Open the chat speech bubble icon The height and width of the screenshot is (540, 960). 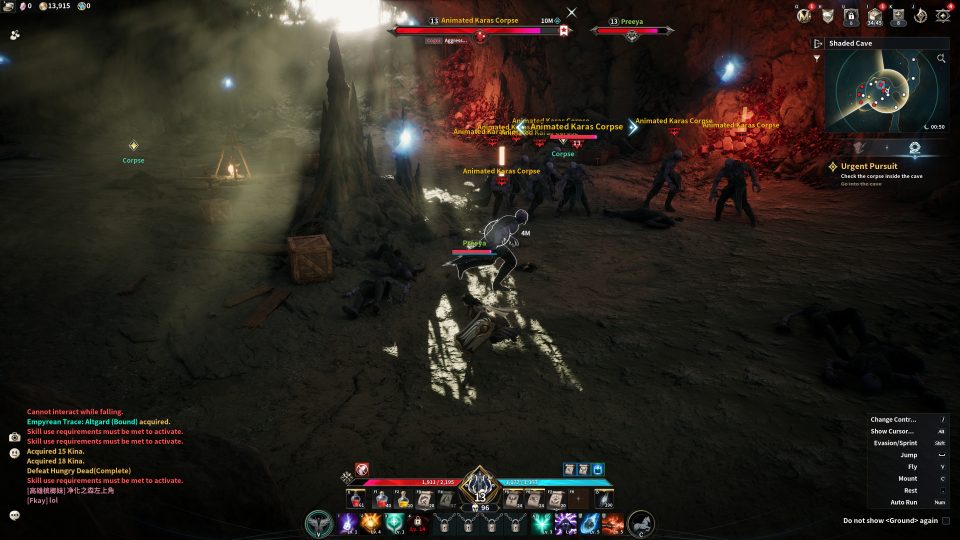(15, 515)
